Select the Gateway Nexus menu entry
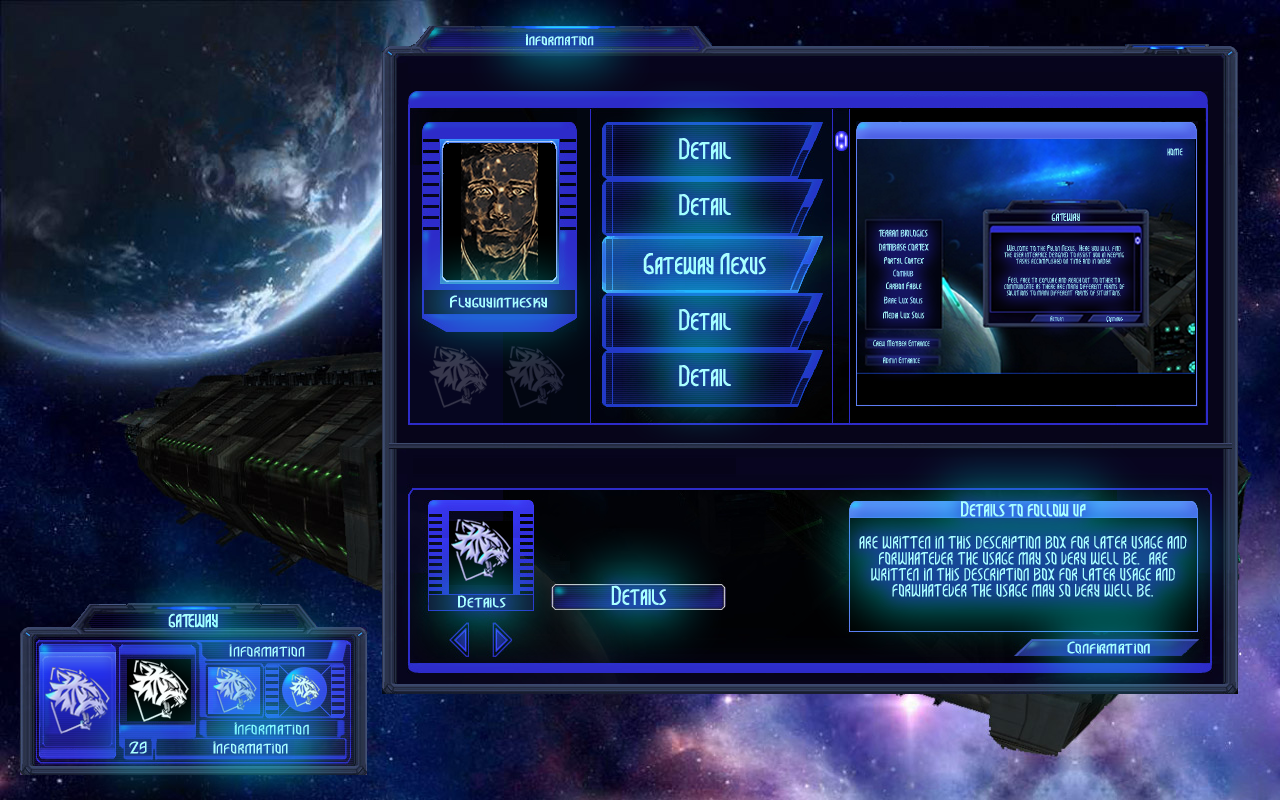This screenshot has width=1280, height=800. (704, 264)
